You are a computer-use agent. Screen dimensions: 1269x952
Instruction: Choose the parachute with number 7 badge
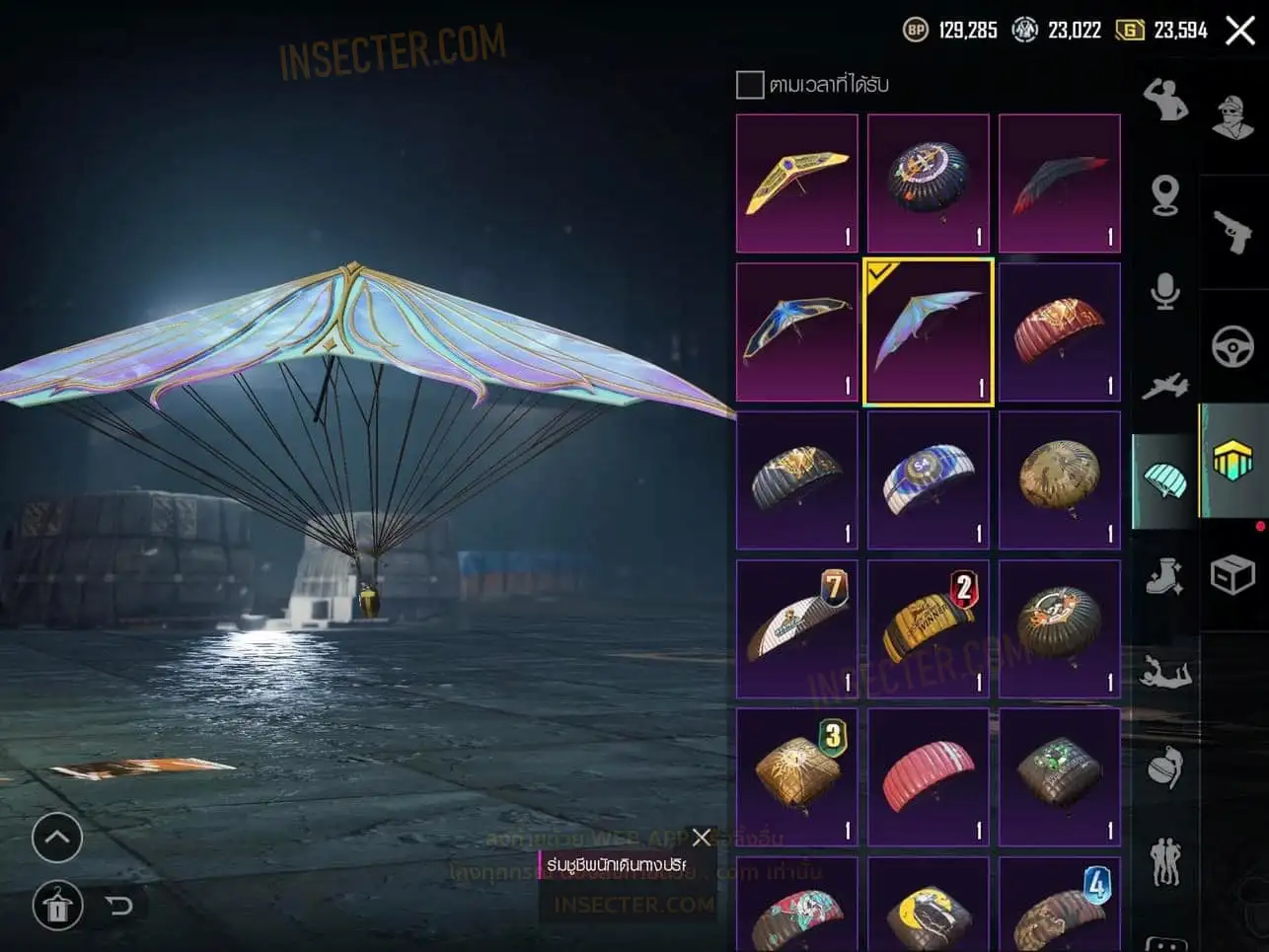coord(796,628)
